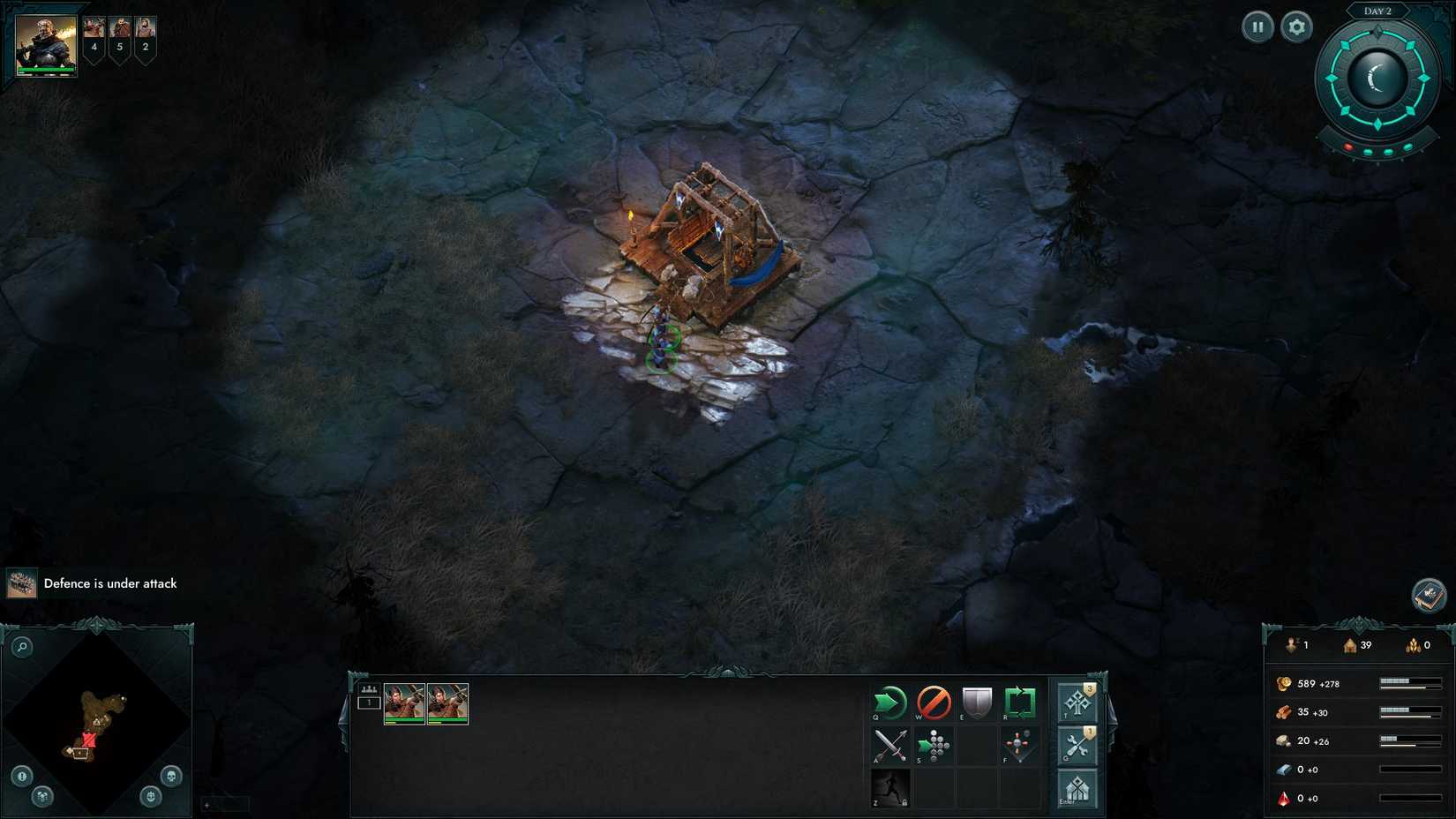The height and width of the screenshot is (819, 1456).
Task: Pause the game
Action: pyautogui.click(x=1257, y=26)
